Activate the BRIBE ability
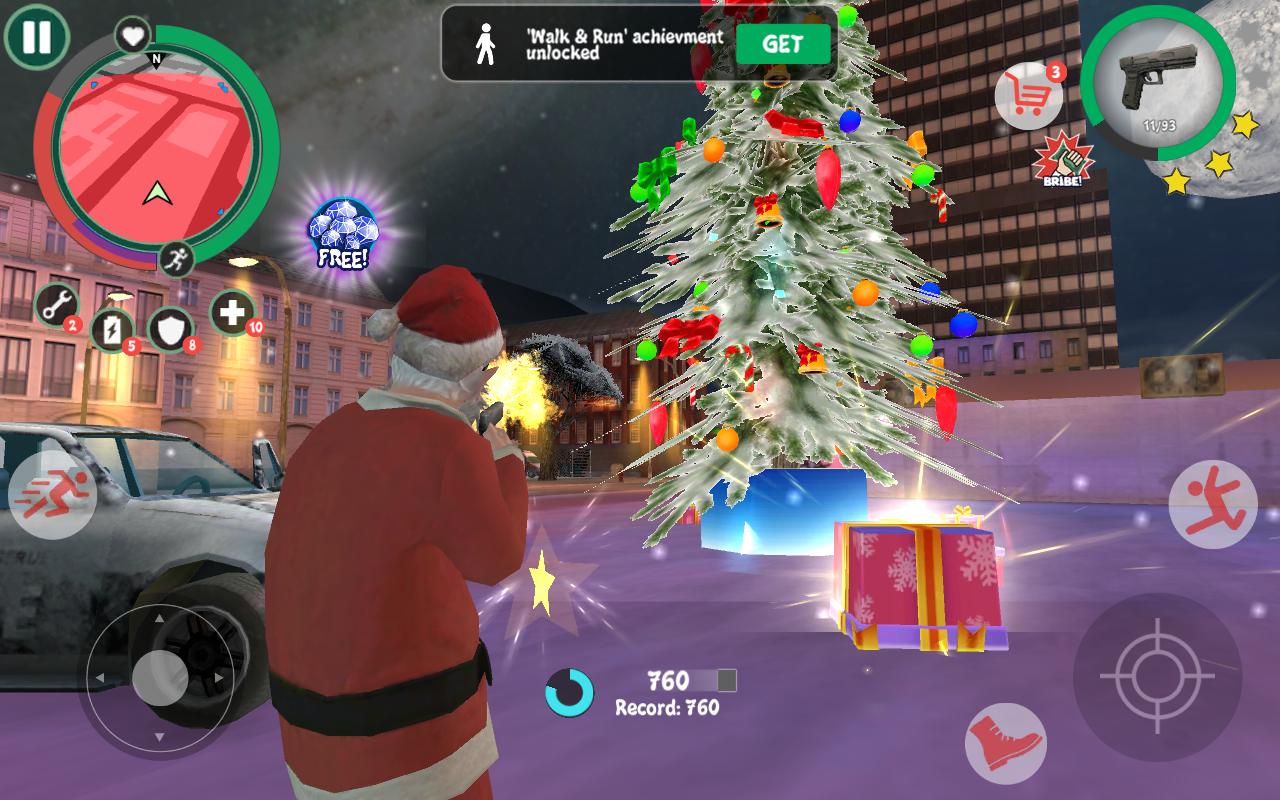 coord(1065,158)
